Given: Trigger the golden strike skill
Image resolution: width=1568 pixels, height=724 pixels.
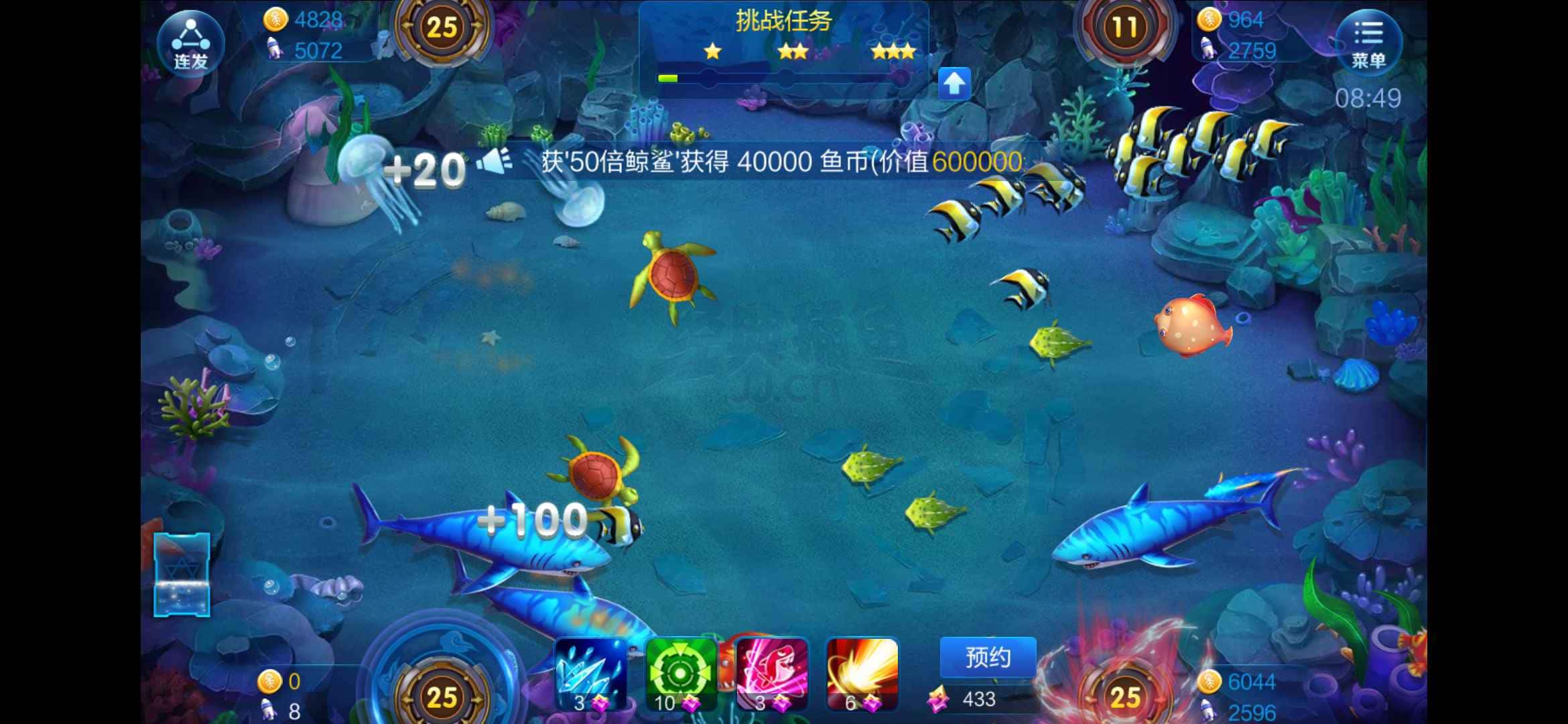Looking at the screenshot, I should click(x=861, y=674).
